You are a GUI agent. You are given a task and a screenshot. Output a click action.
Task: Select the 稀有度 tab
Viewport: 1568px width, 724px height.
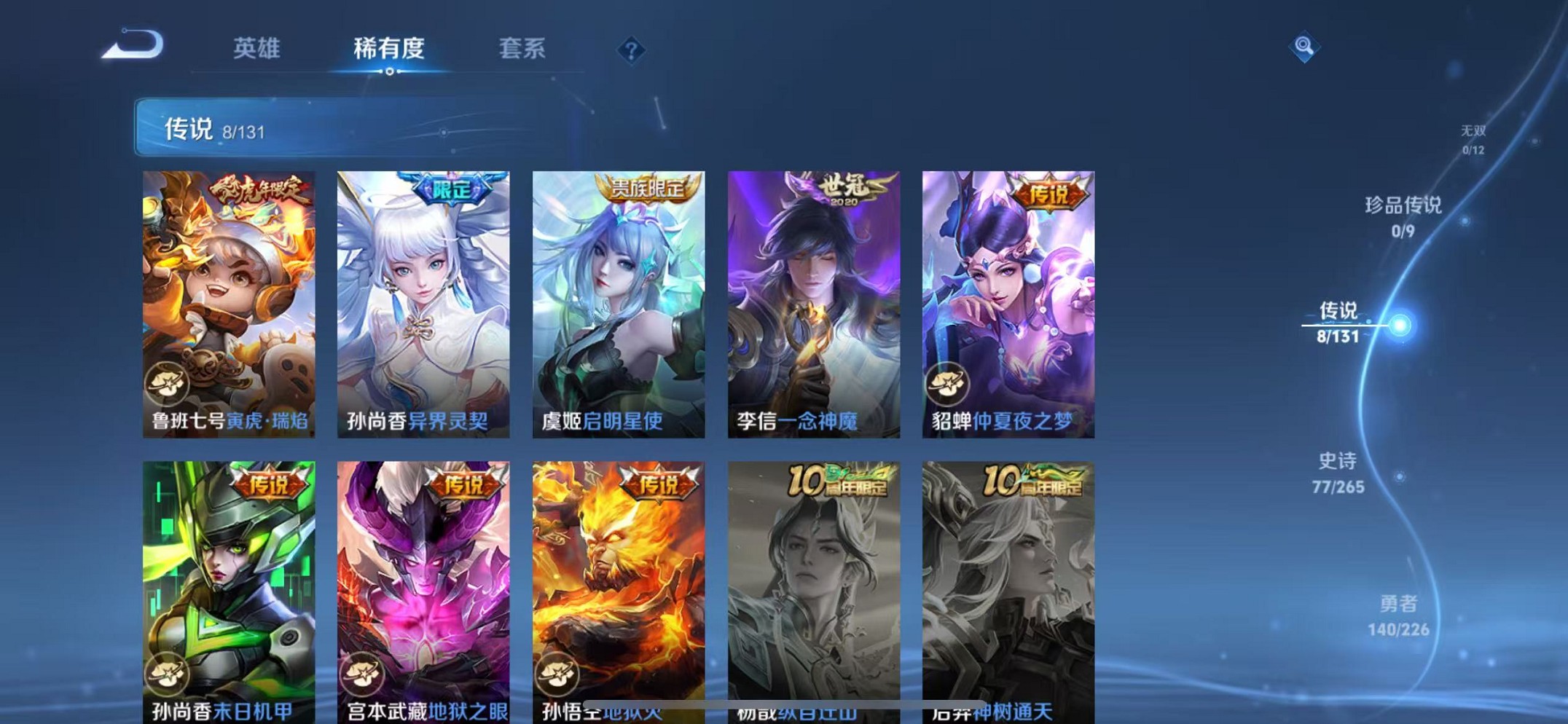[388, 48]
